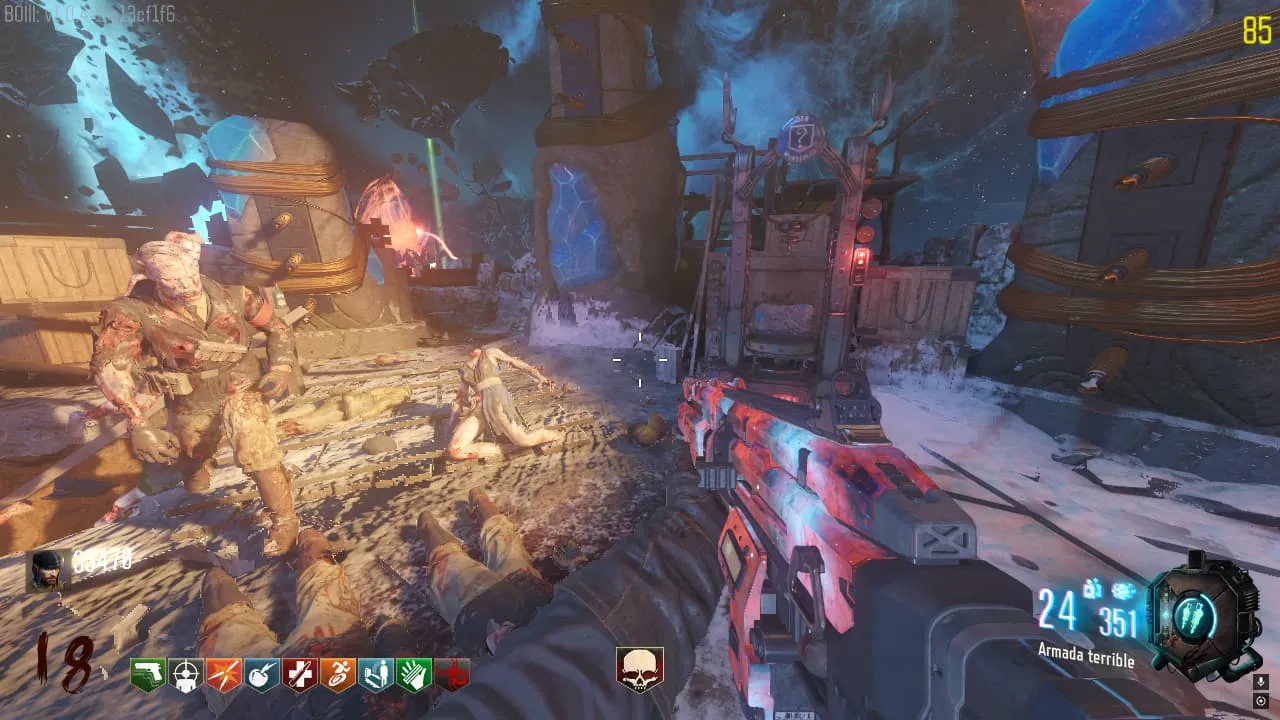Select the Stamin-Up running figure perk icon

tap(337, 675)
